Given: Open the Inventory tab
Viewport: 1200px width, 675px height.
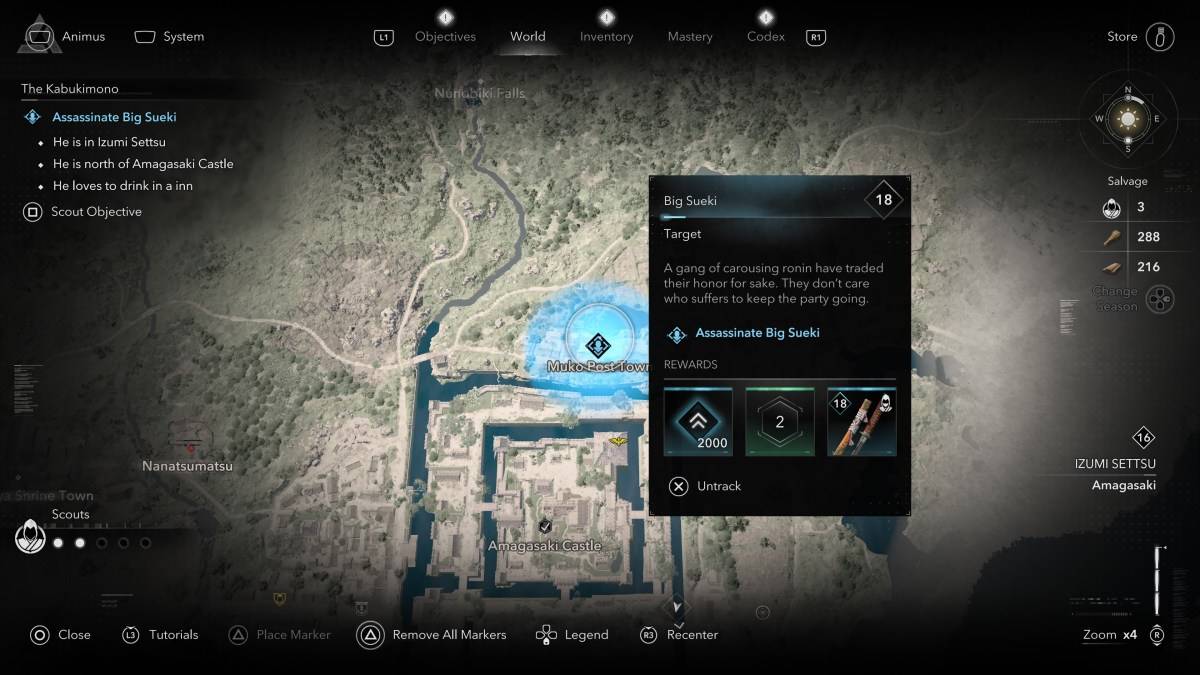Looking at the screenshot, I should 606,37.
